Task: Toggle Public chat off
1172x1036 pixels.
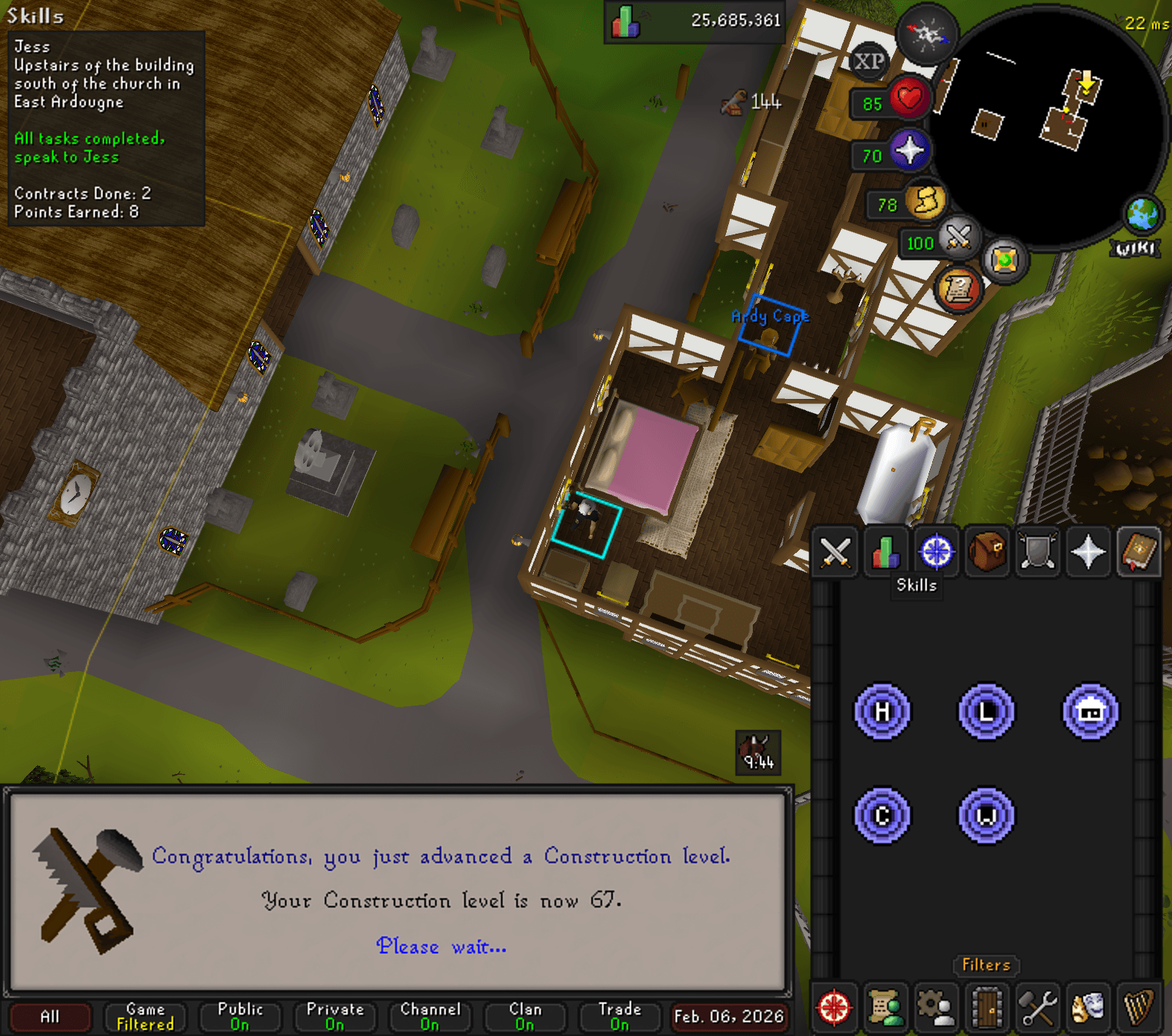Action: 240,1016
